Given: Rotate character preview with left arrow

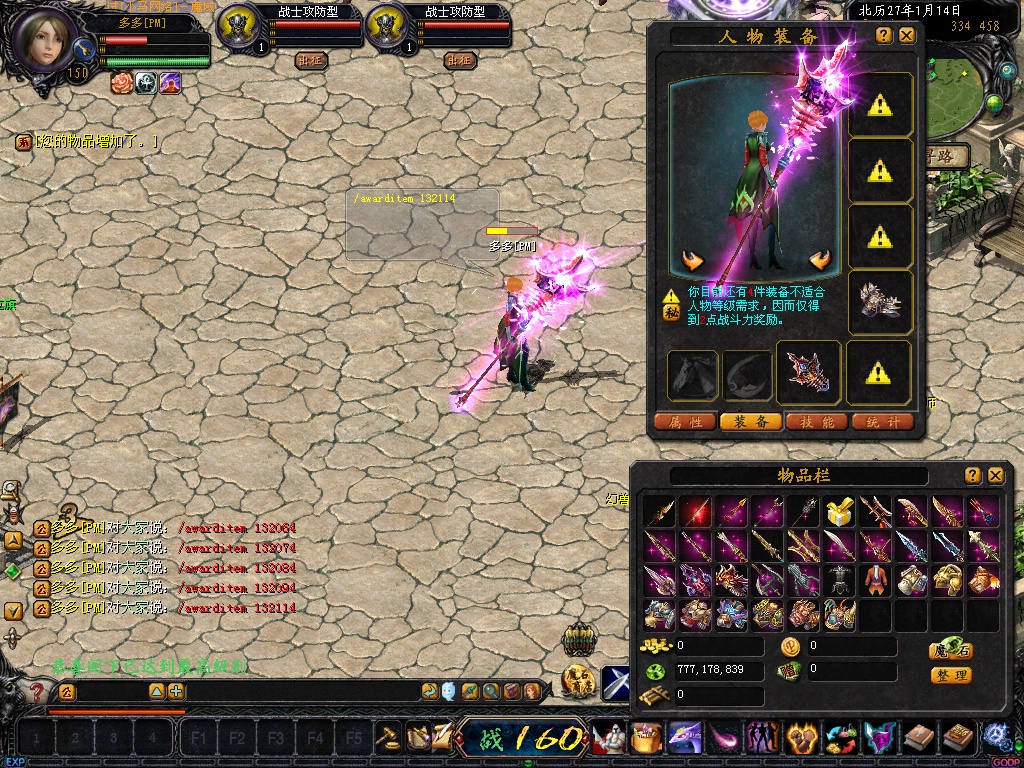Looking at the screenshot, I should pos(692,261).
